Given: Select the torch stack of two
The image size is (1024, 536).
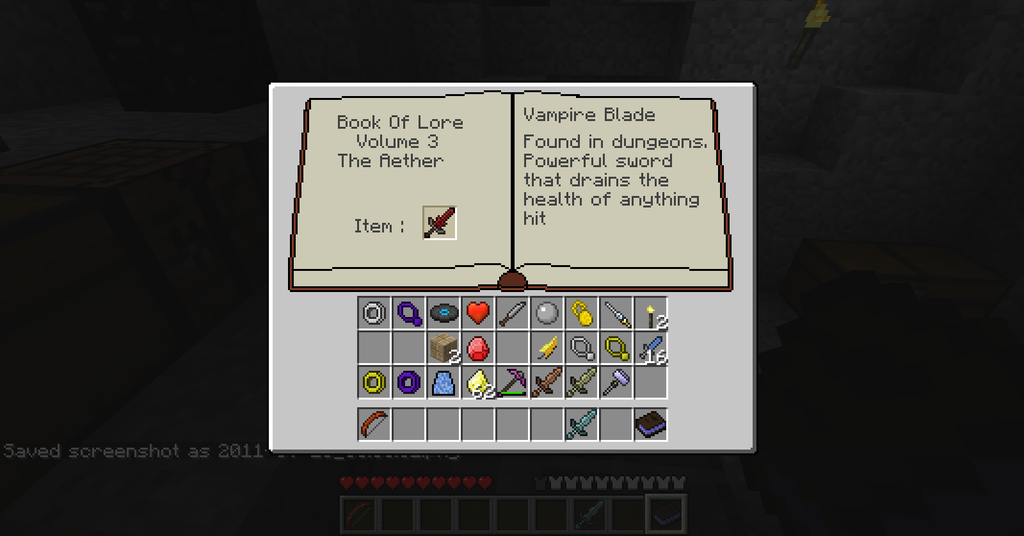Looking at the screenshot, I should pyautogui.click(x=651, y=314).
